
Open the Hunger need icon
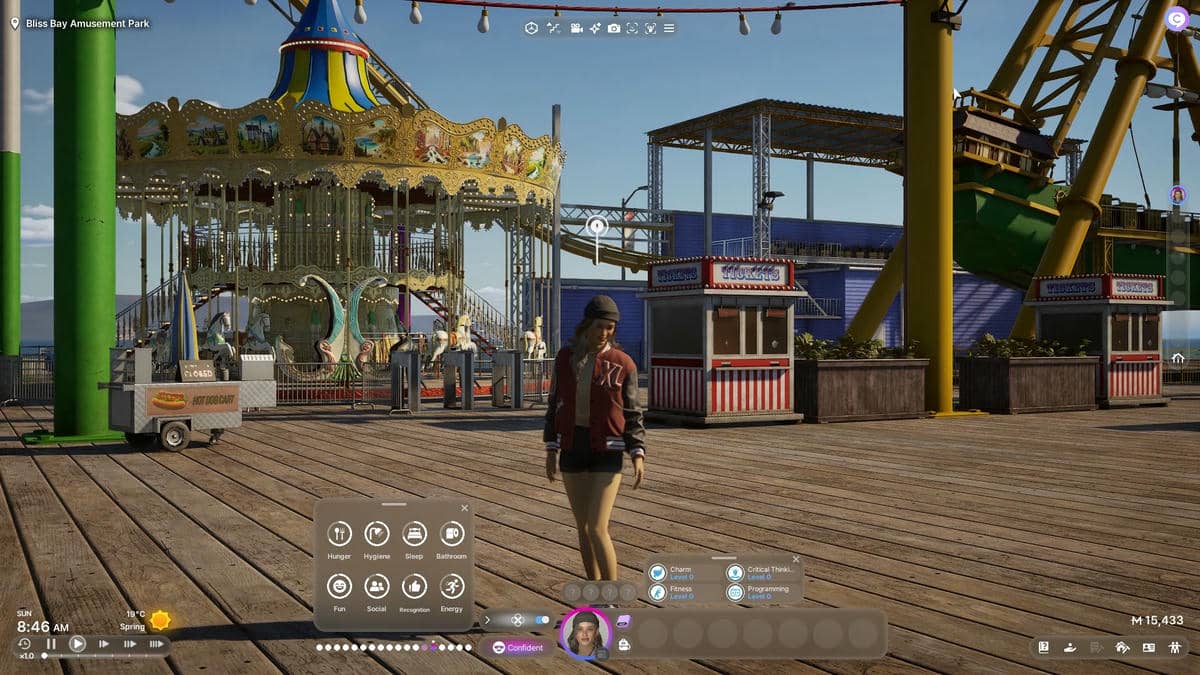point(339,534)
